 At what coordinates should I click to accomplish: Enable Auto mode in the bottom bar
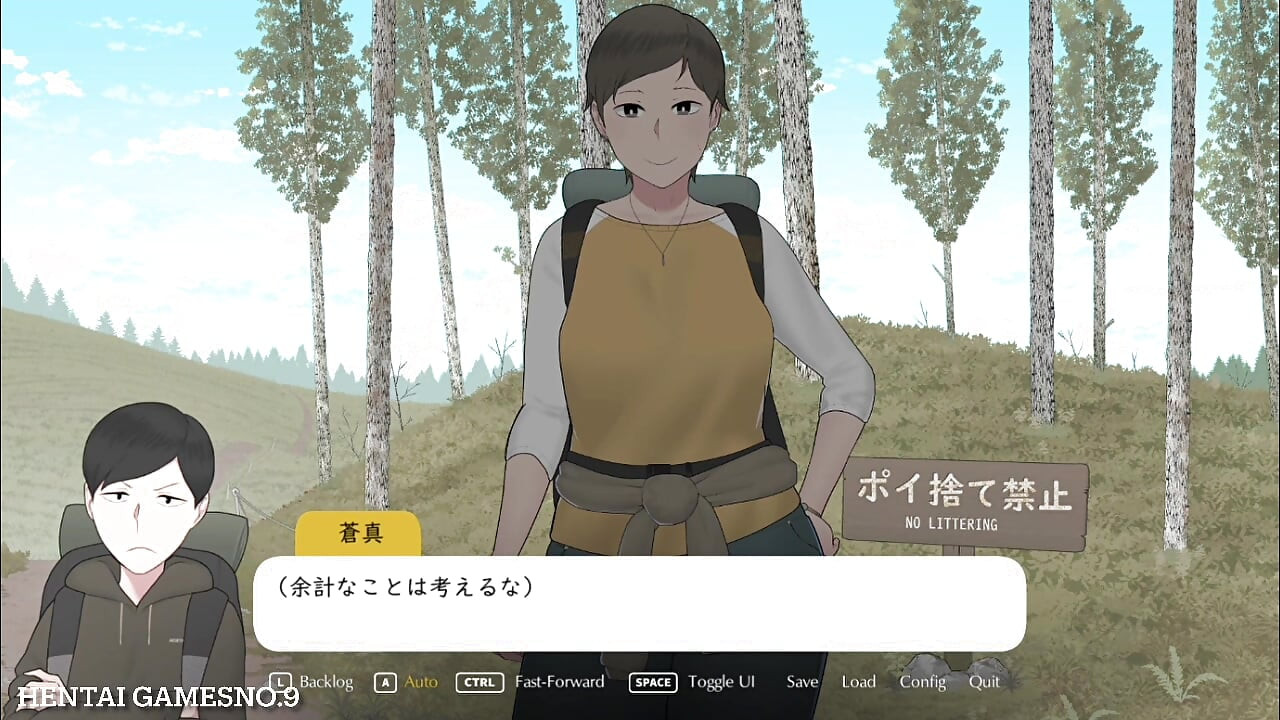pos(419,682)
